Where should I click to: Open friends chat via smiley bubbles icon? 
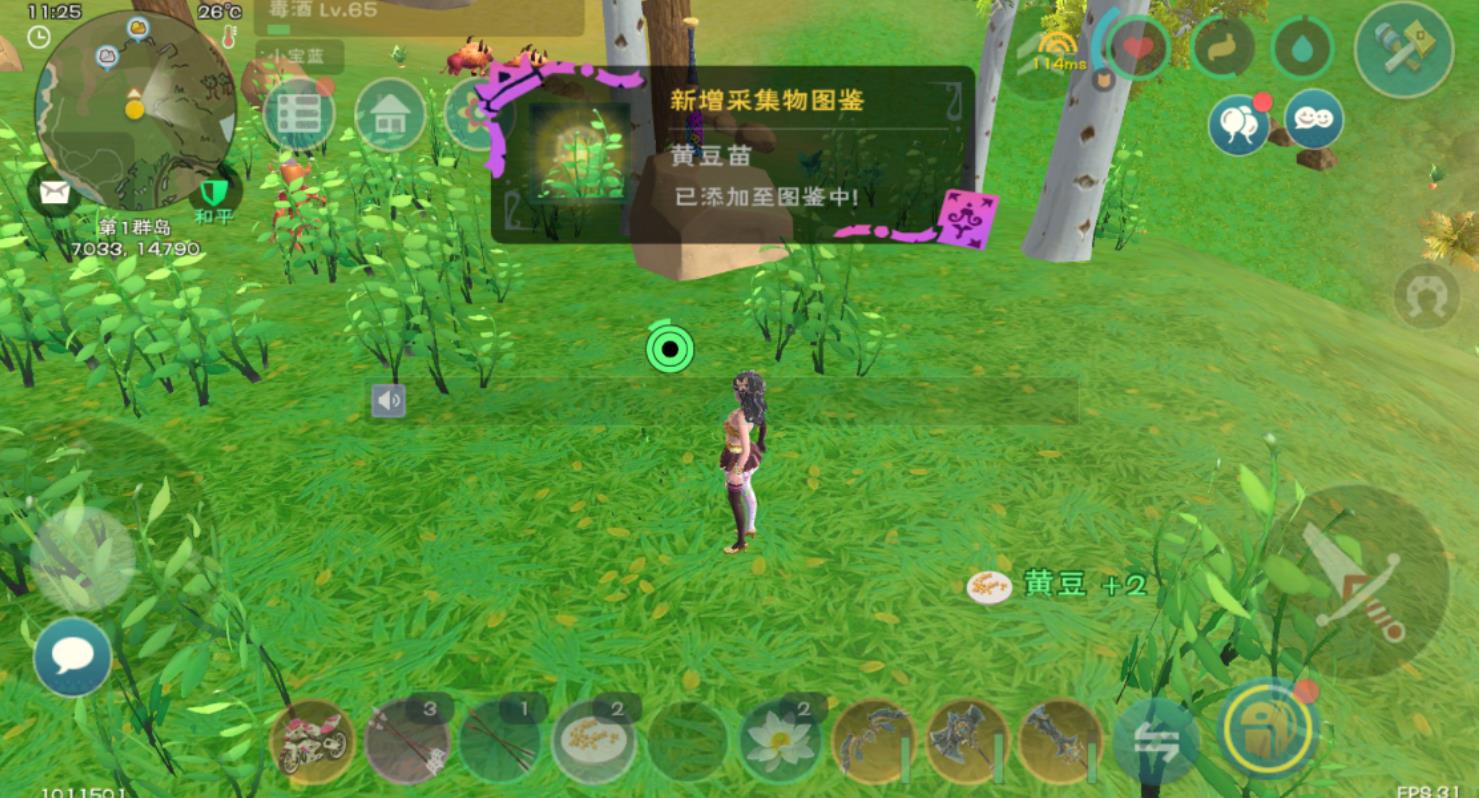(x=1312, y=118)
